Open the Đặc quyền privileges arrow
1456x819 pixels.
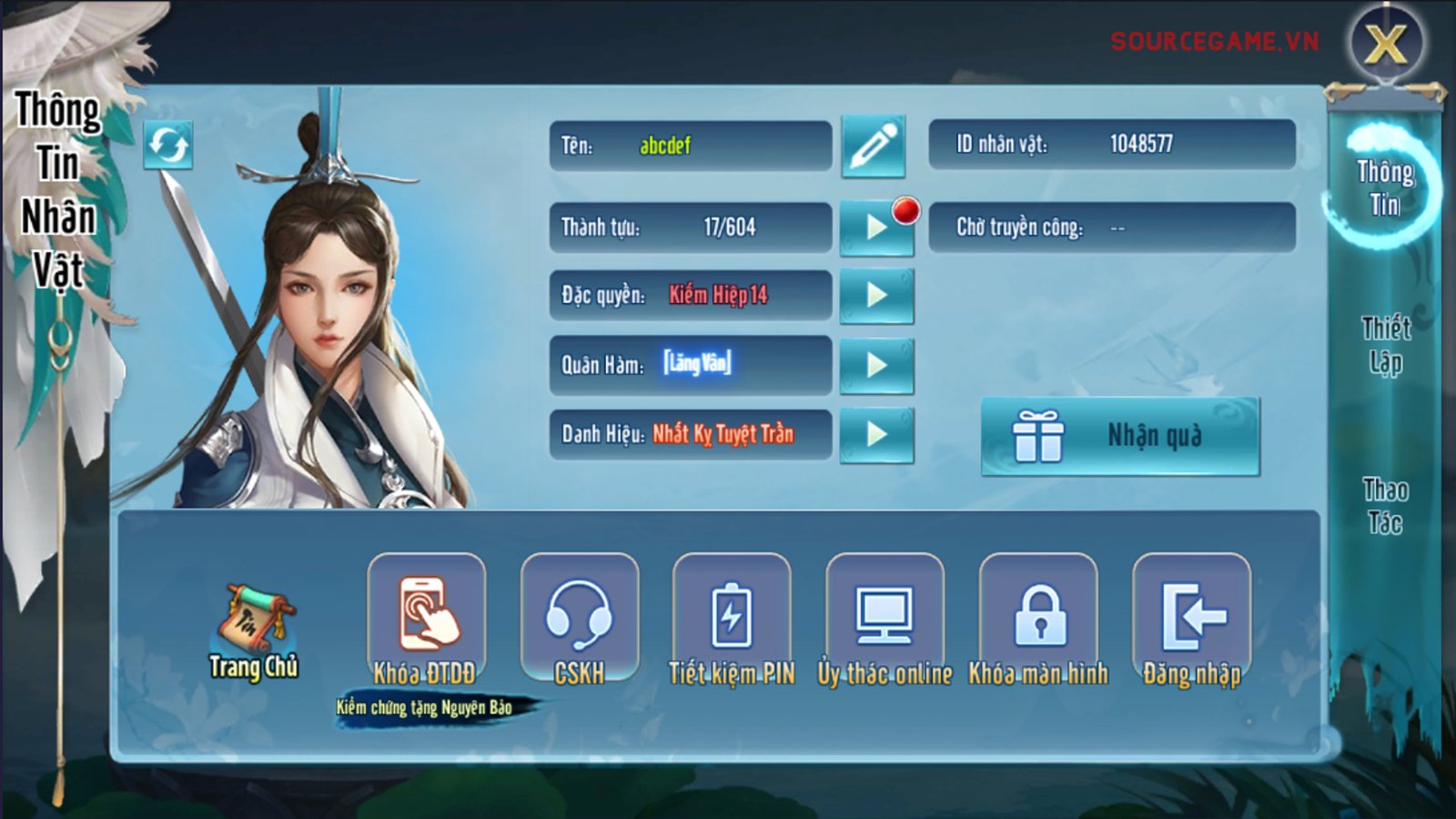coord(876,295)
